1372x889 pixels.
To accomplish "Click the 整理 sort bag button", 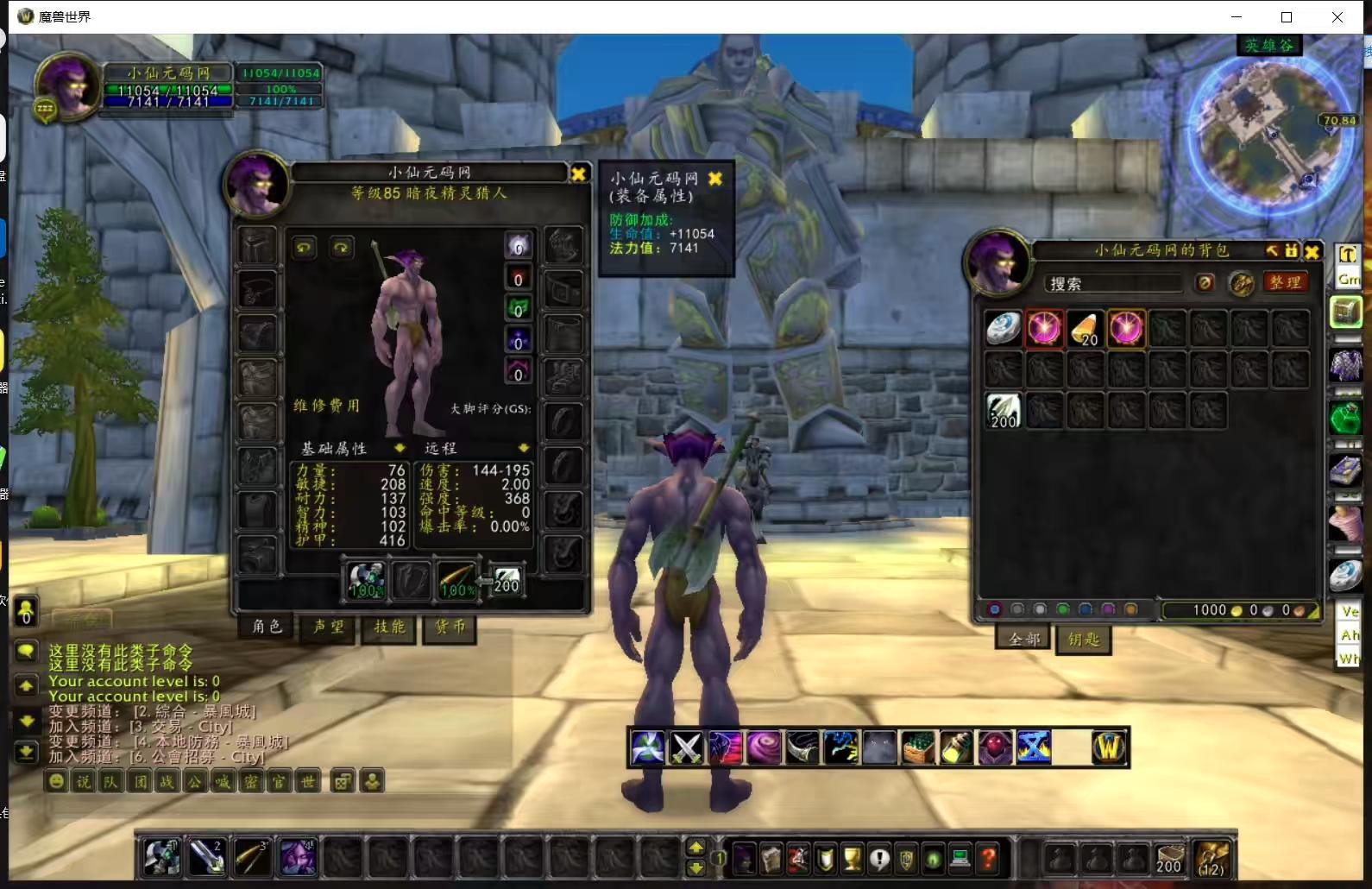I will tap(1285, 283).
